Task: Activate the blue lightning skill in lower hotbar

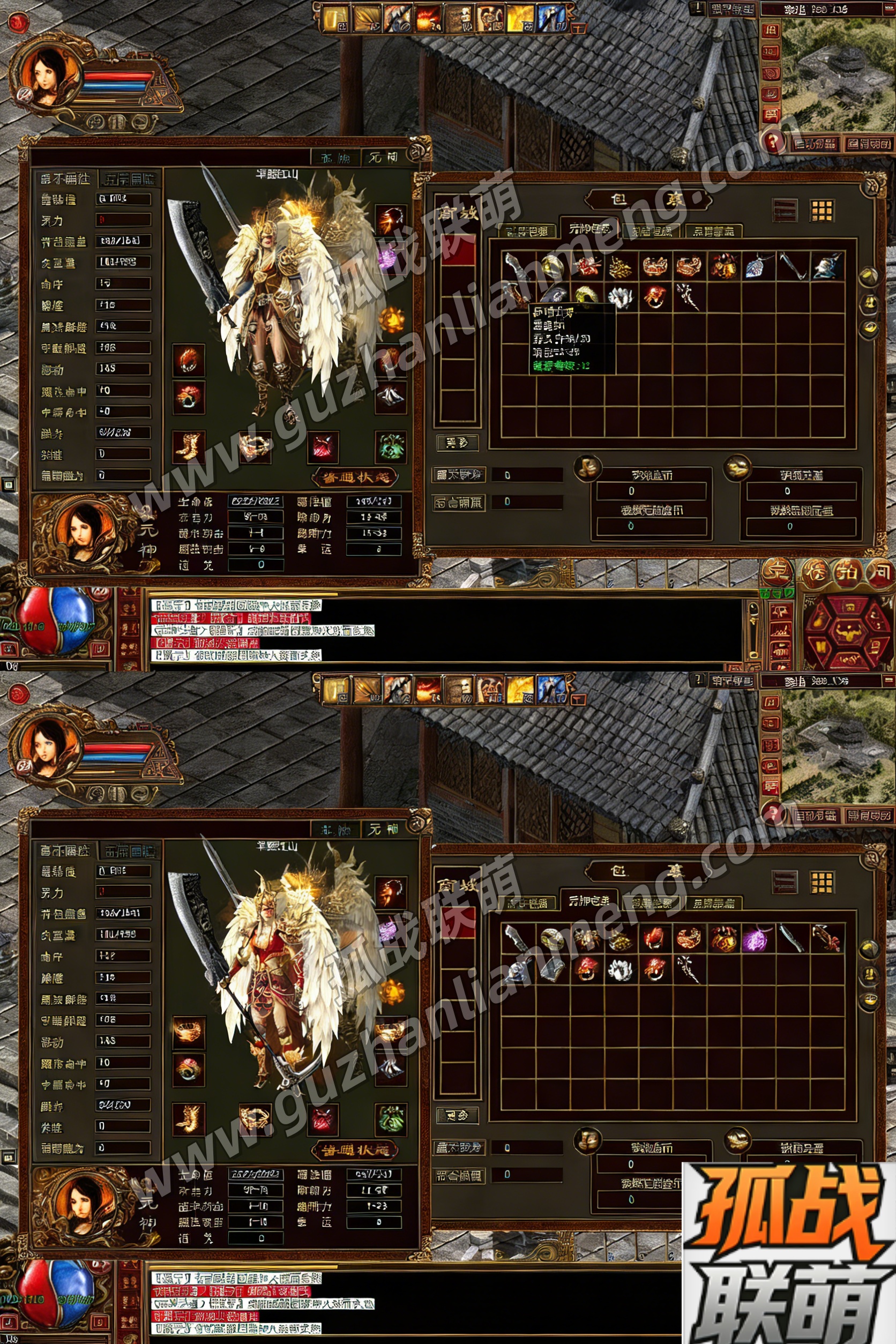Action: (x=550, y=690)
